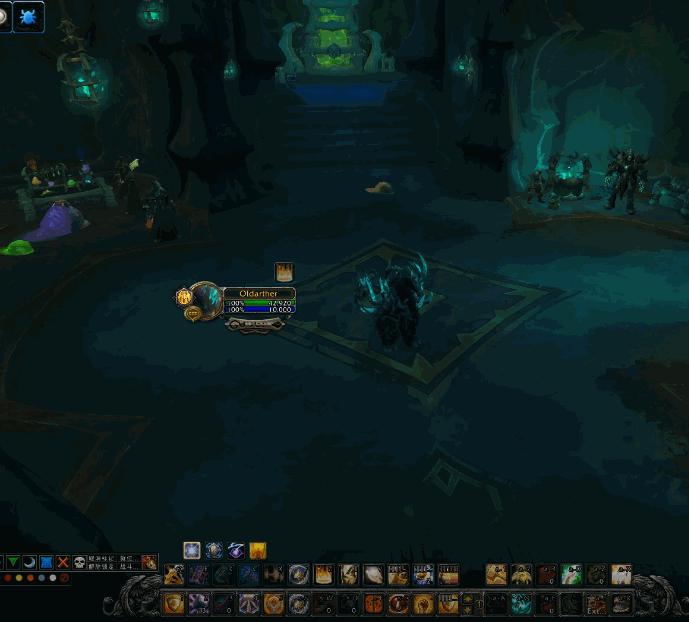The width and height of the screenshot is (689, 622).
Task: Click the action bar page up arrow
Action: 465,598
